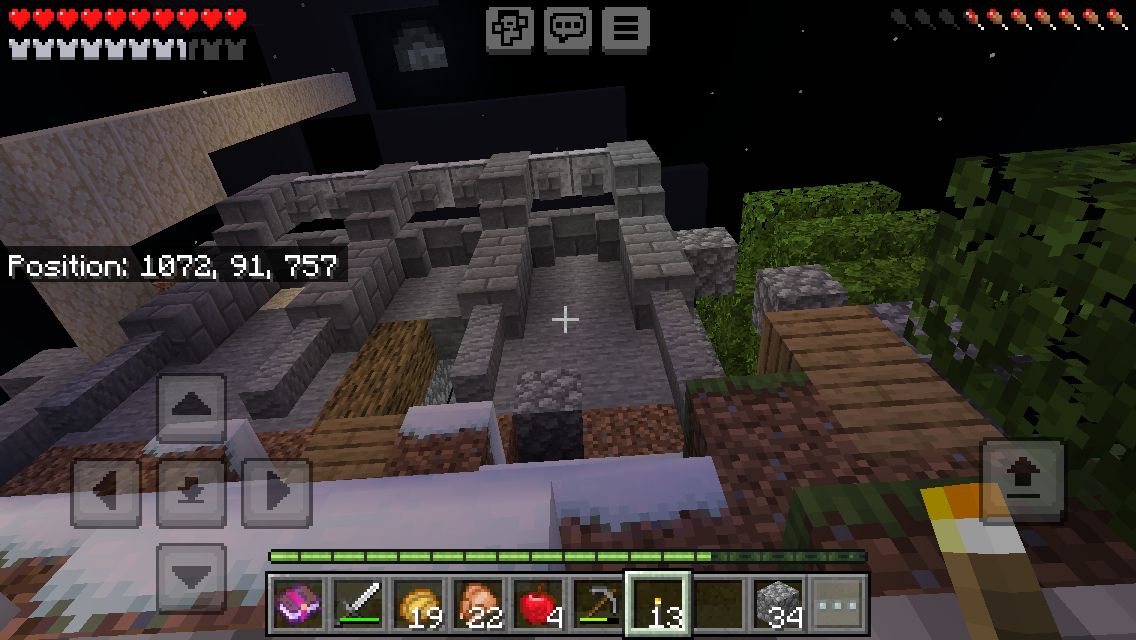The height and width of the screenshot is (640, 1136).
Task: Tap the move left arrow
Action: 106,493
